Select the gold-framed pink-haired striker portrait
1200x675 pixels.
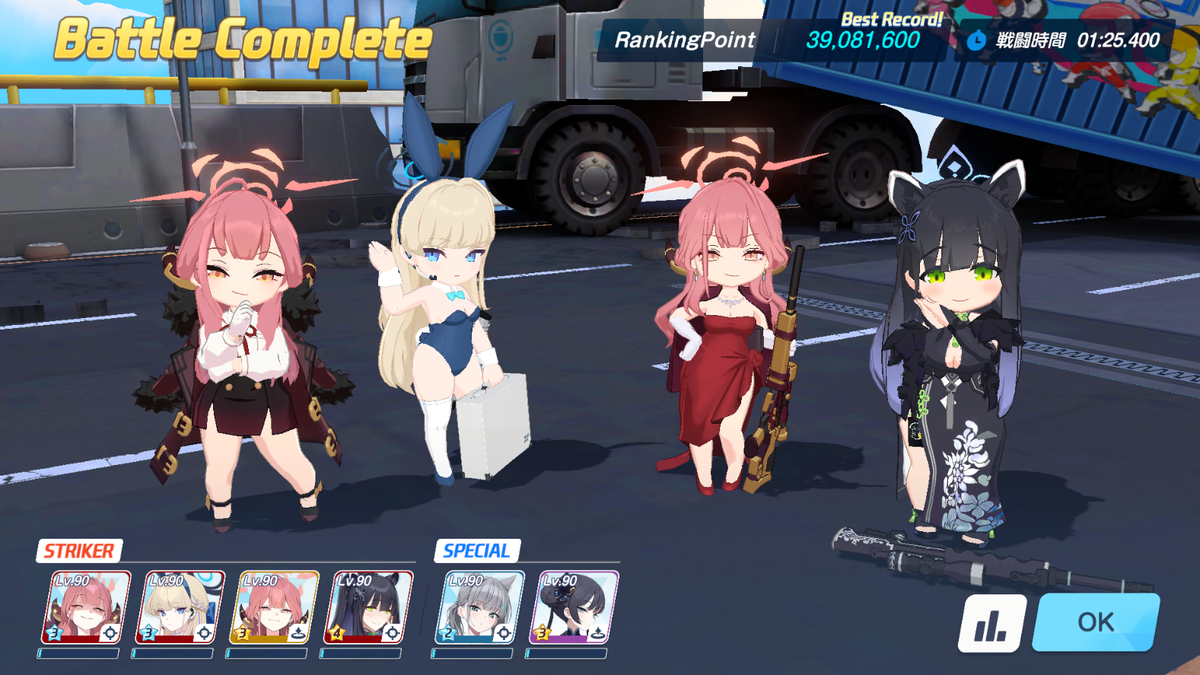pos(273,607)
